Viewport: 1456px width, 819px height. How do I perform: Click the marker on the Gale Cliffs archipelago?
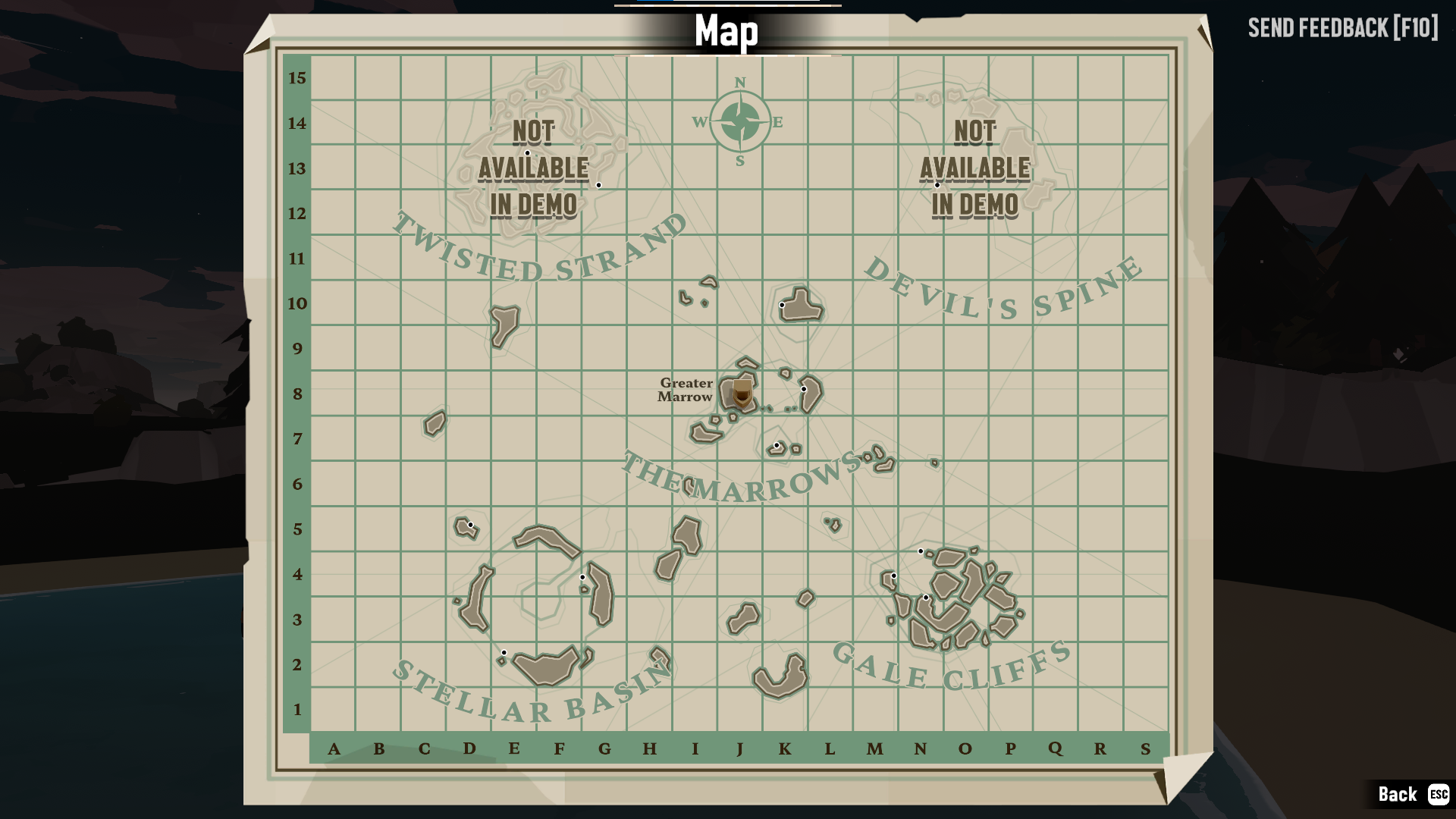[921, 551]
